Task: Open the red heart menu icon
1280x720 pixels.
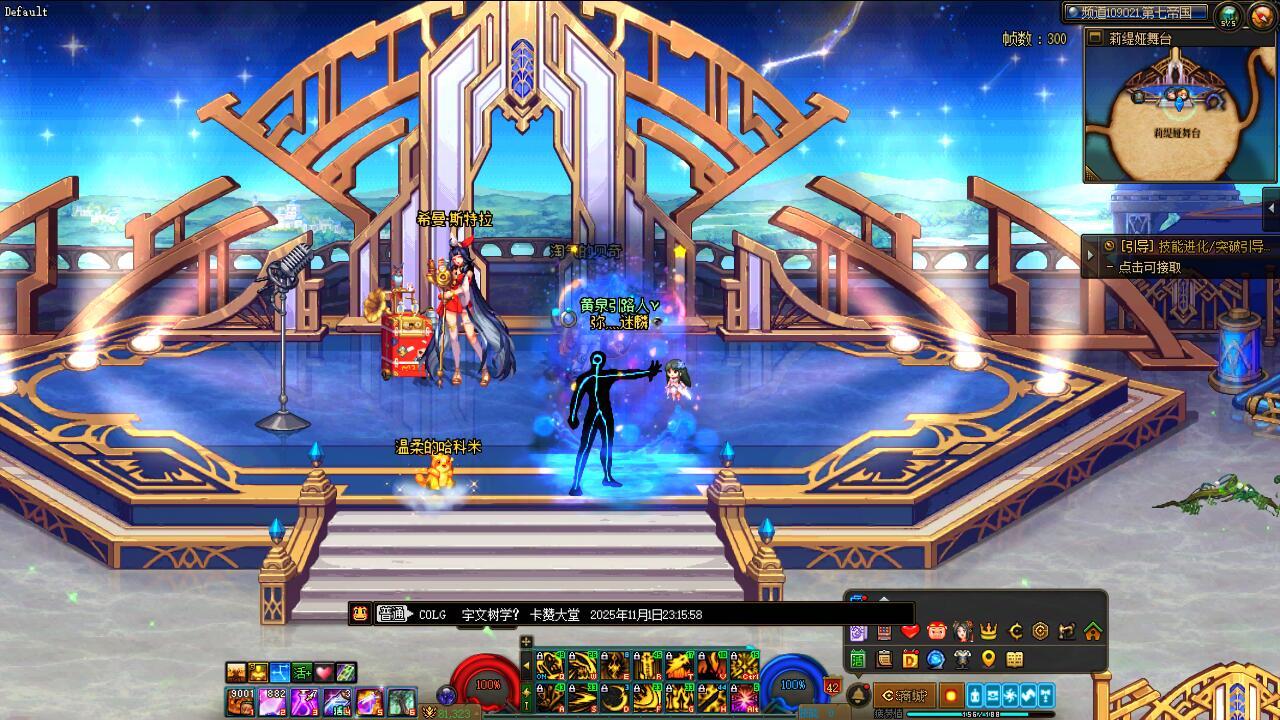Action: coord(910,632)
